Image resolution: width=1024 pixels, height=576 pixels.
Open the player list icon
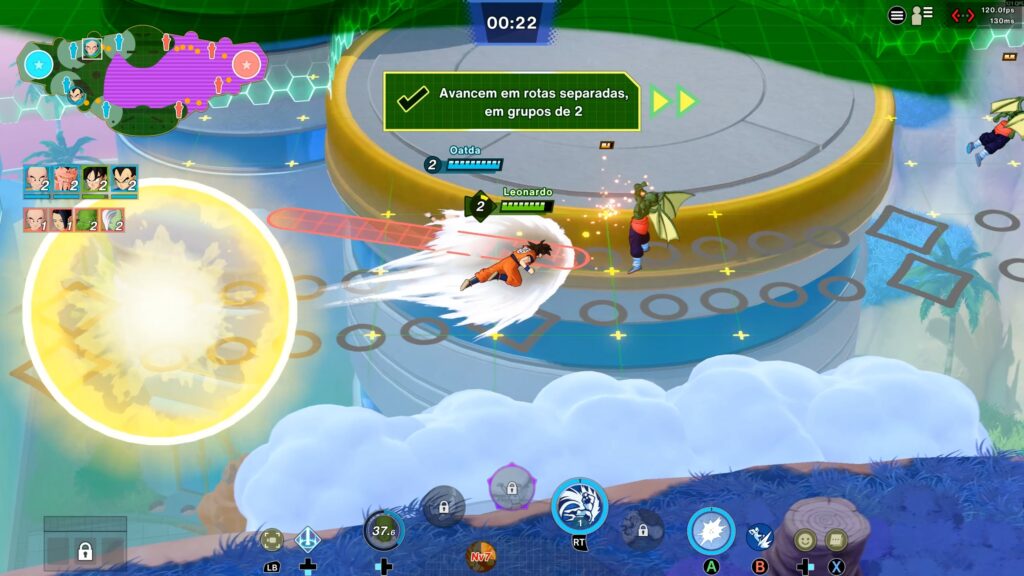point(921,15)
